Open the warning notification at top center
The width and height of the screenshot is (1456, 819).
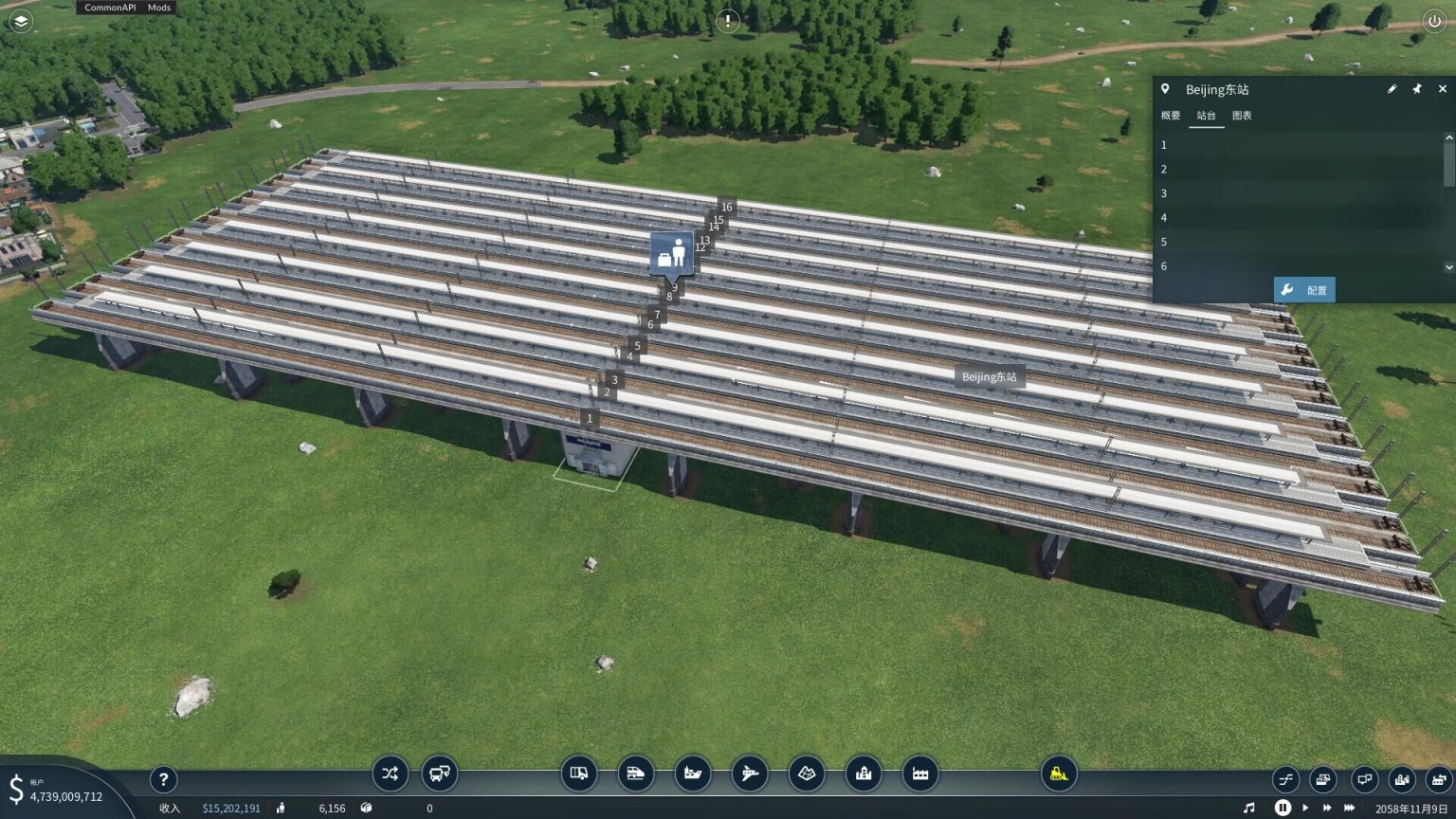(x=727, y=21)
